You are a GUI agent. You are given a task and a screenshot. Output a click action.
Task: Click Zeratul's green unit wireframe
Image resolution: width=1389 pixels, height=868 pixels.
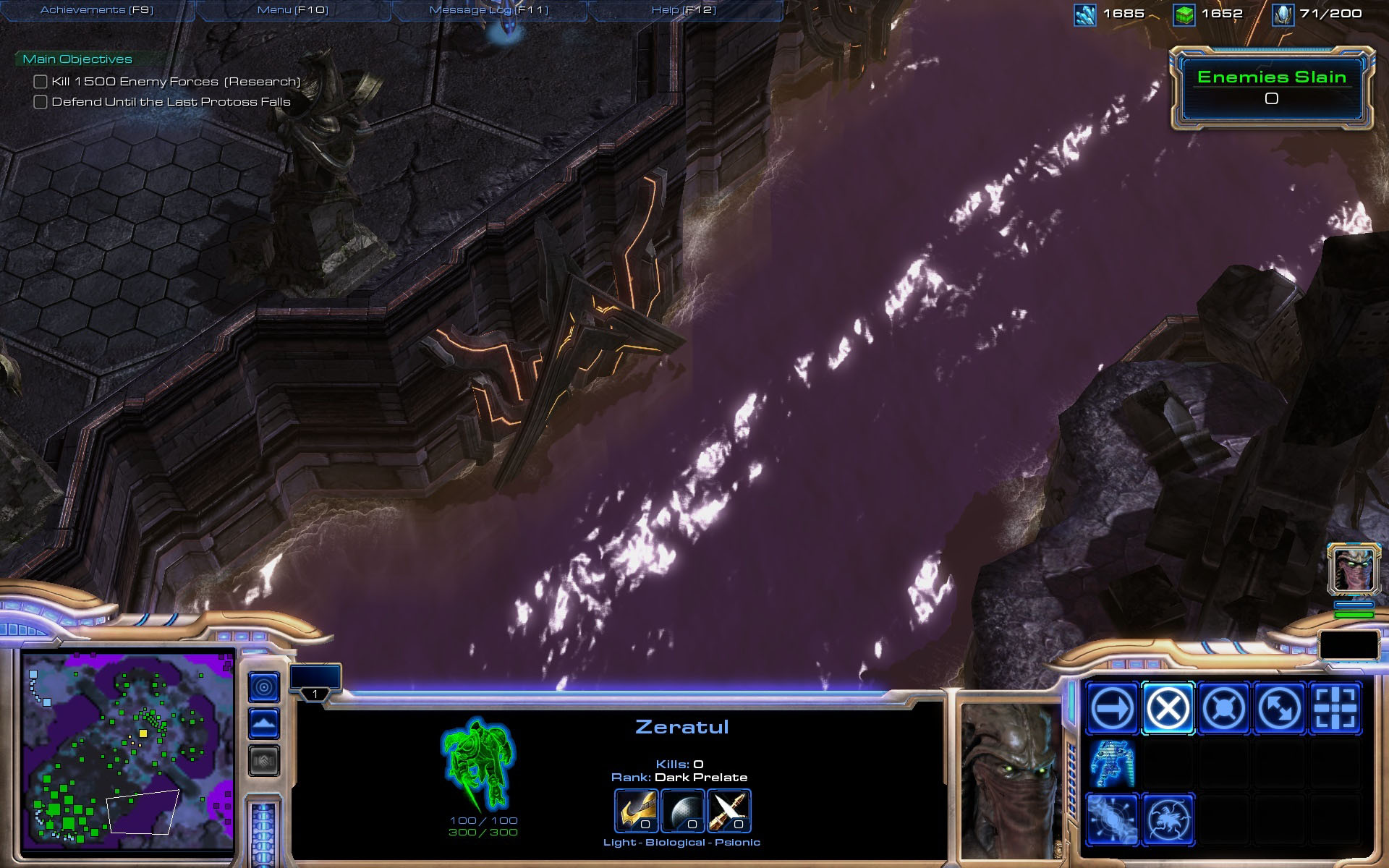[479, 764]
